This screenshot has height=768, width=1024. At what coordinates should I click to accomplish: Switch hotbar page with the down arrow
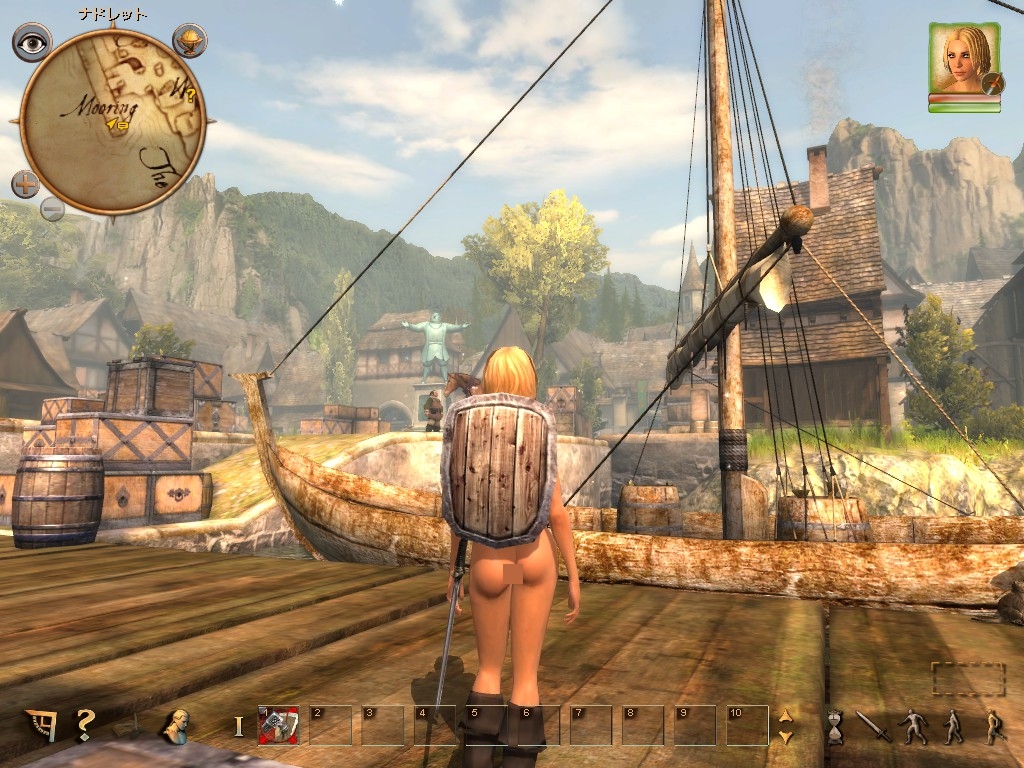785,737
